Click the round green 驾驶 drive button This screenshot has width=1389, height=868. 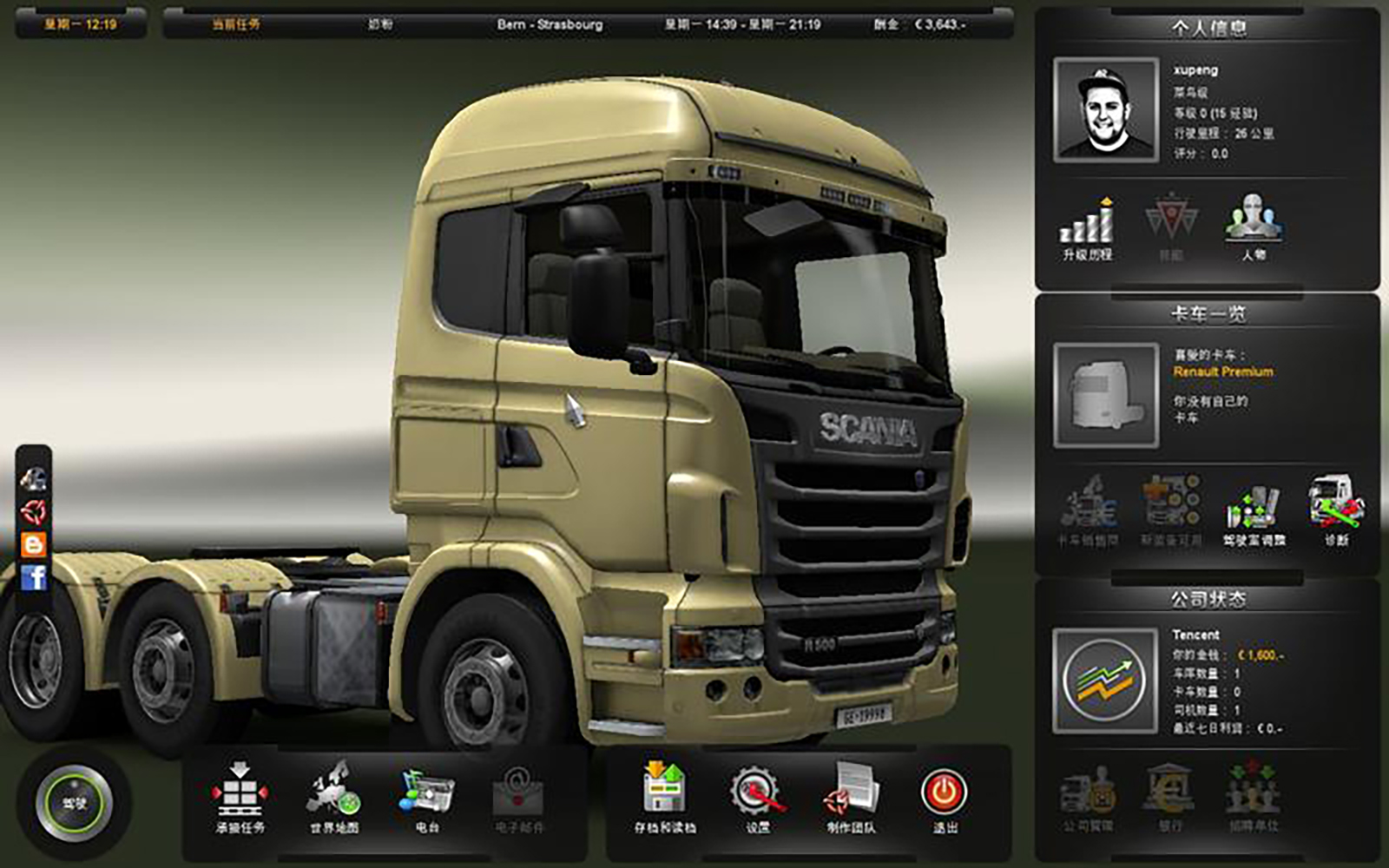click(x=74, y=803)
